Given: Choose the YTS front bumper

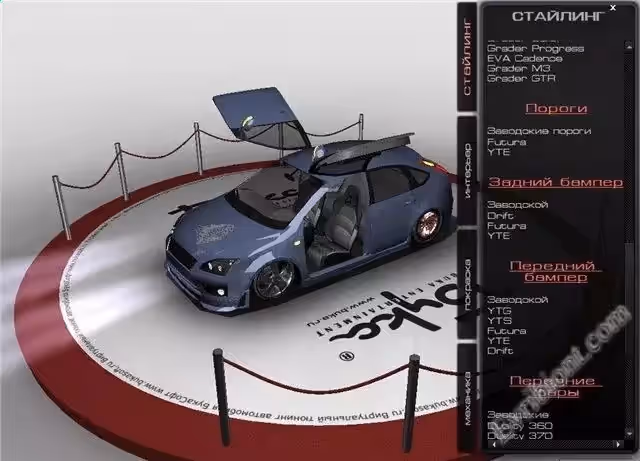Looking at the screenshot, I should pyautogui.click(x=499, y=320).
